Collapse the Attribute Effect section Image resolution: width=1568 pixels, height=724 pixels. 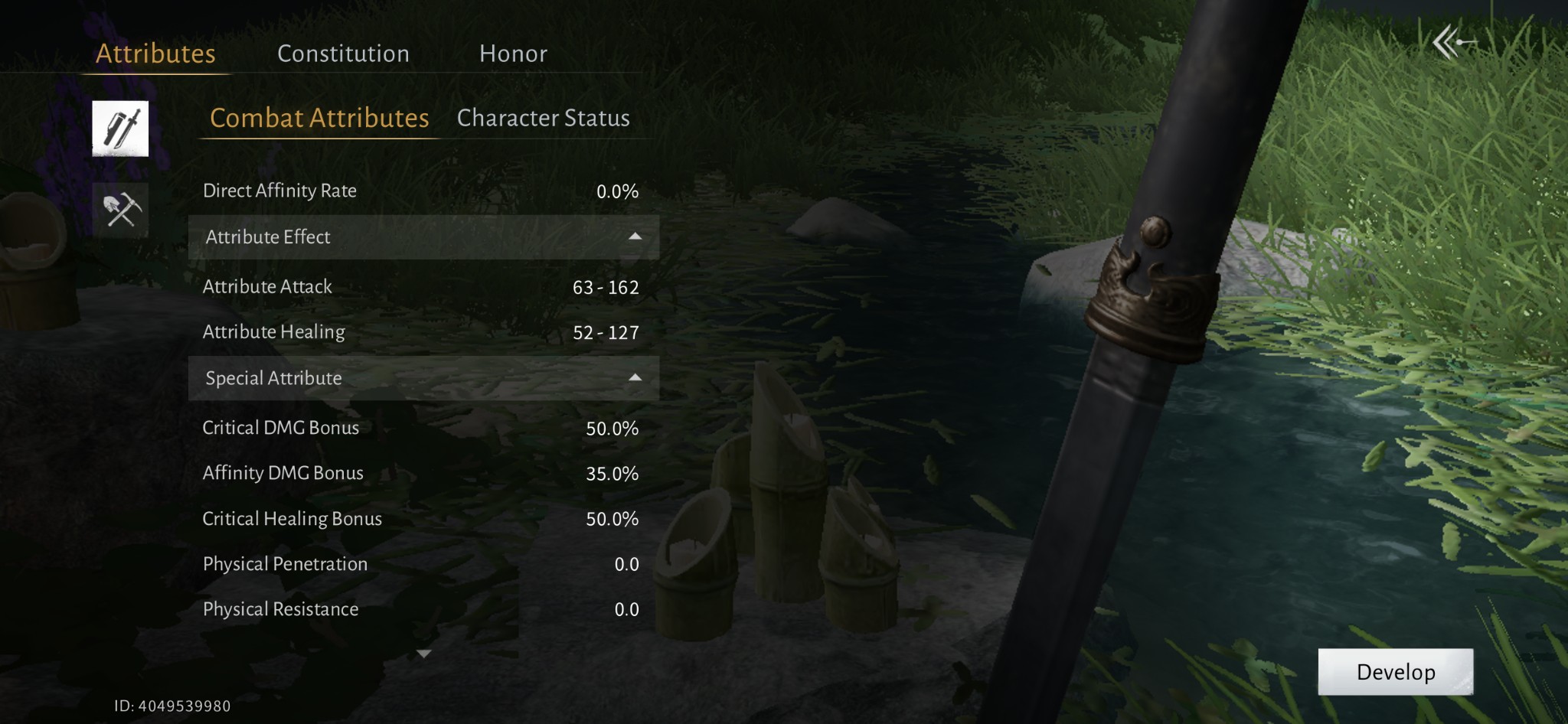point(635,236)
